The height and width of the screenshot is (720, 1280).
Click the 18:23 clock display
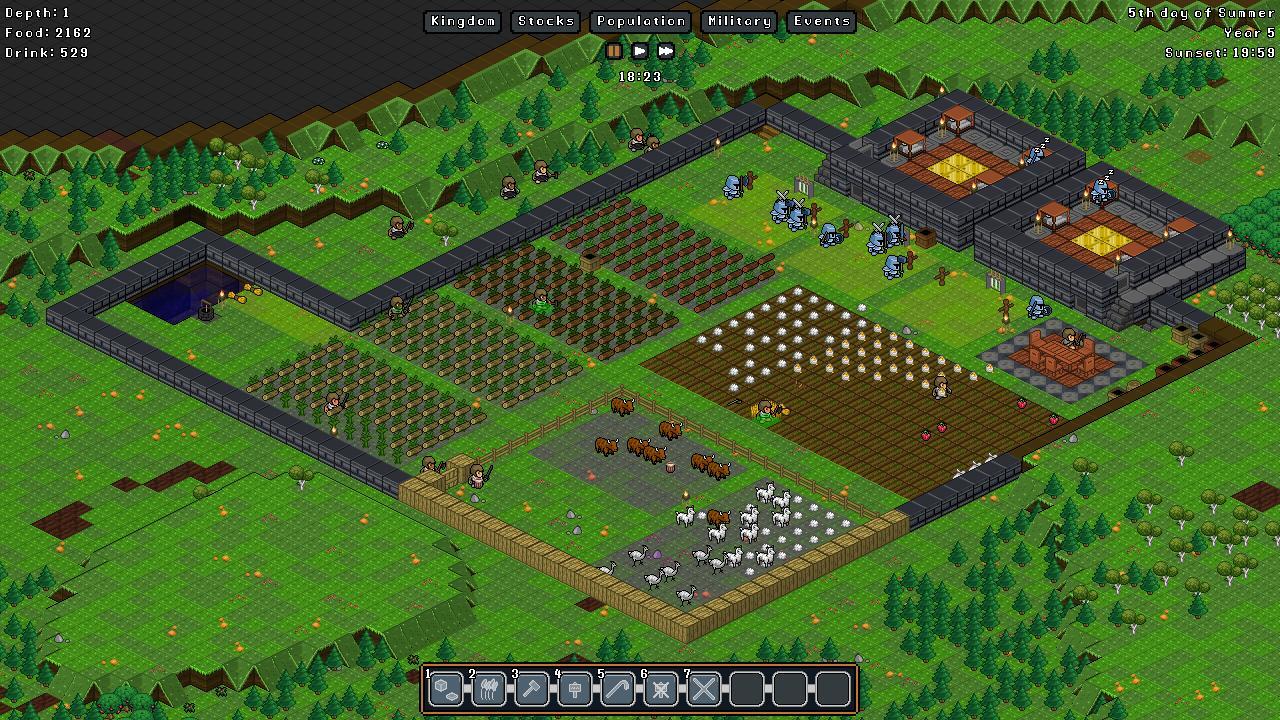639,76
